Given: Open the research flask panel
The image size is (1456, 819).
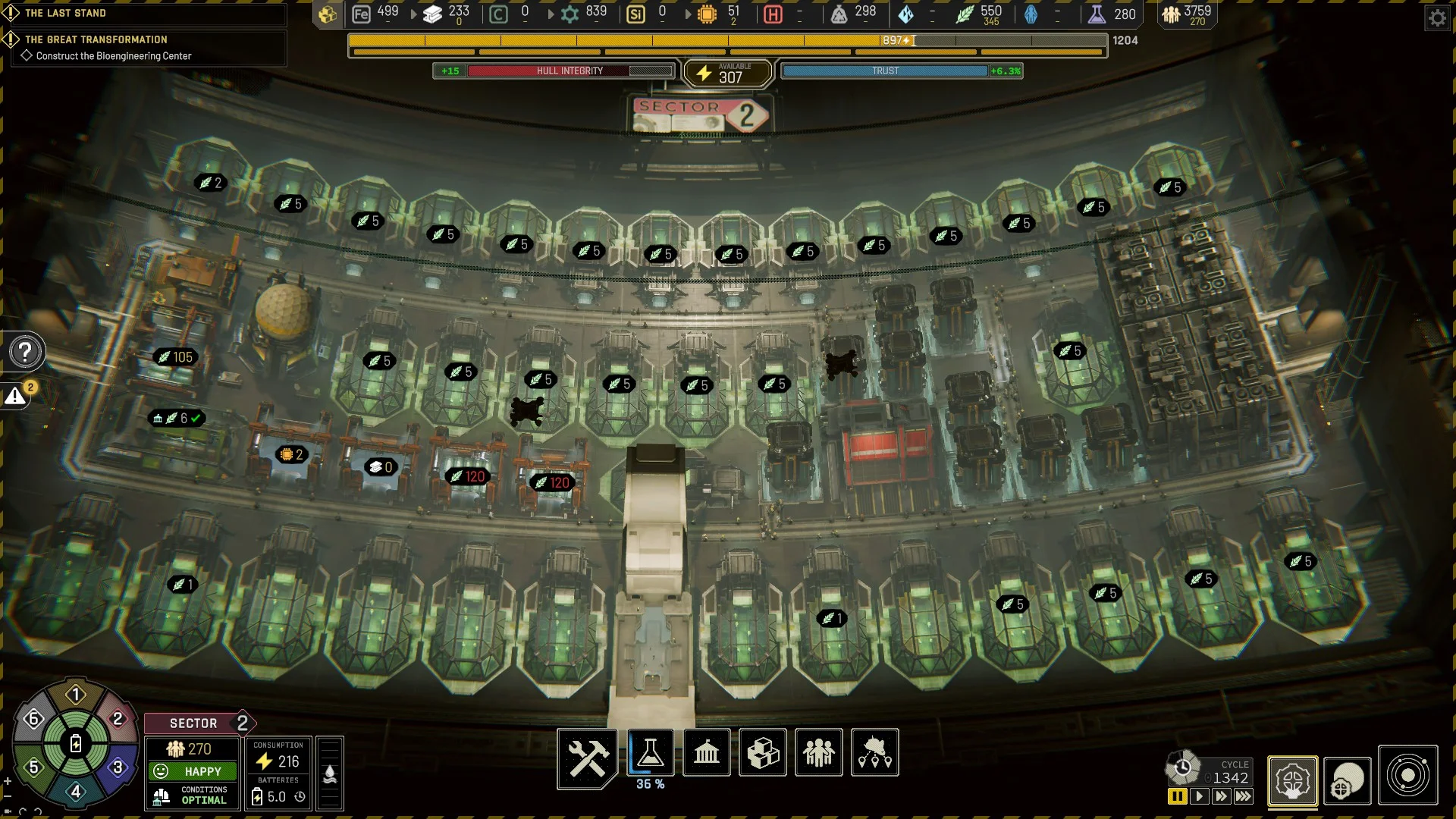Looking at the screenshot, I should 650,753.
